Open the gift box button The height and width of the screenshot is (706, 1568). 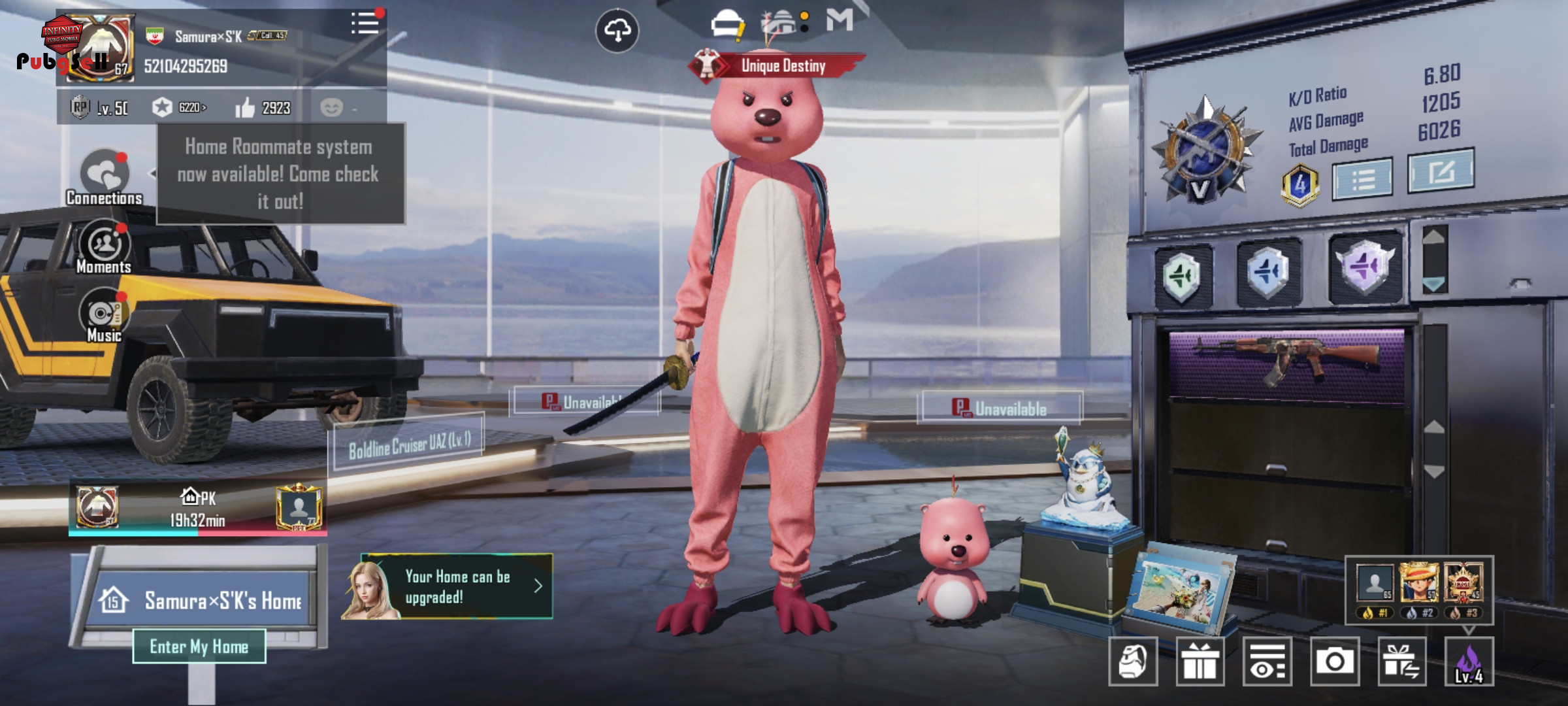(1200, 662)
